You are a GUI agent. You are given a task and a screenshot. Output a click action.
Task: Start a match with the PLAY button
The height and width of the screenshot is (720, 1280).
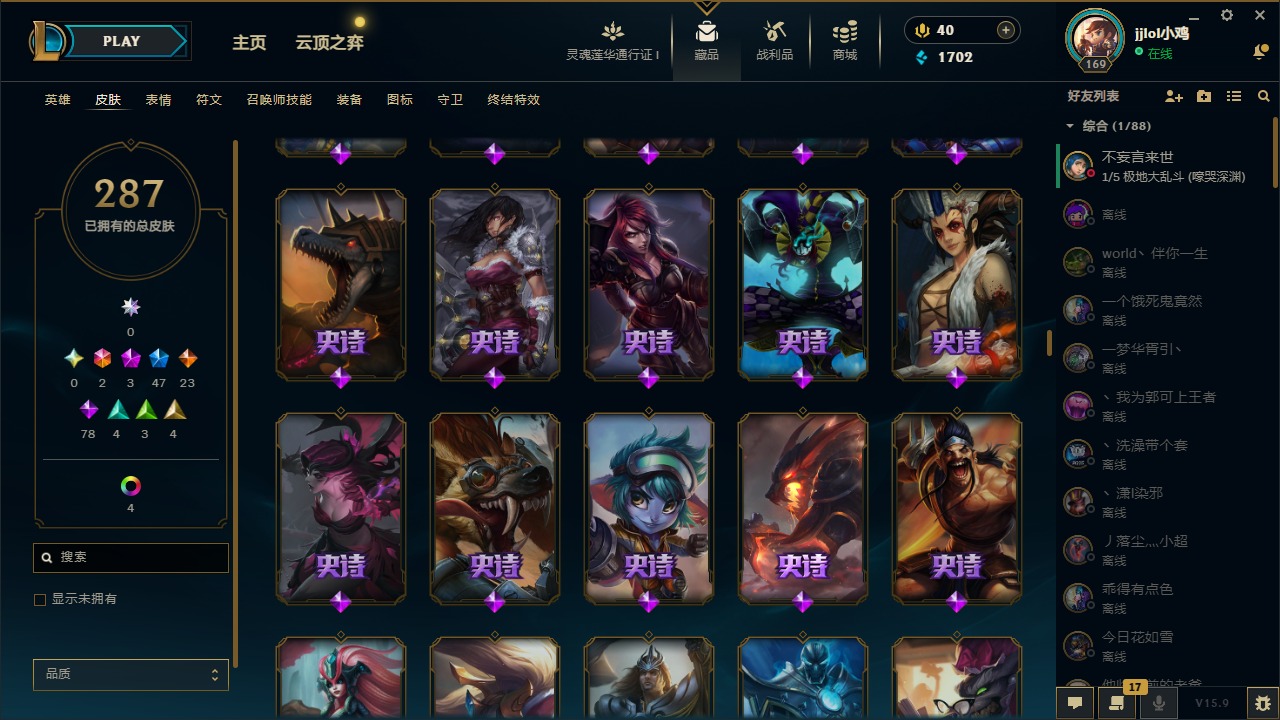click(x=121, y=41)
